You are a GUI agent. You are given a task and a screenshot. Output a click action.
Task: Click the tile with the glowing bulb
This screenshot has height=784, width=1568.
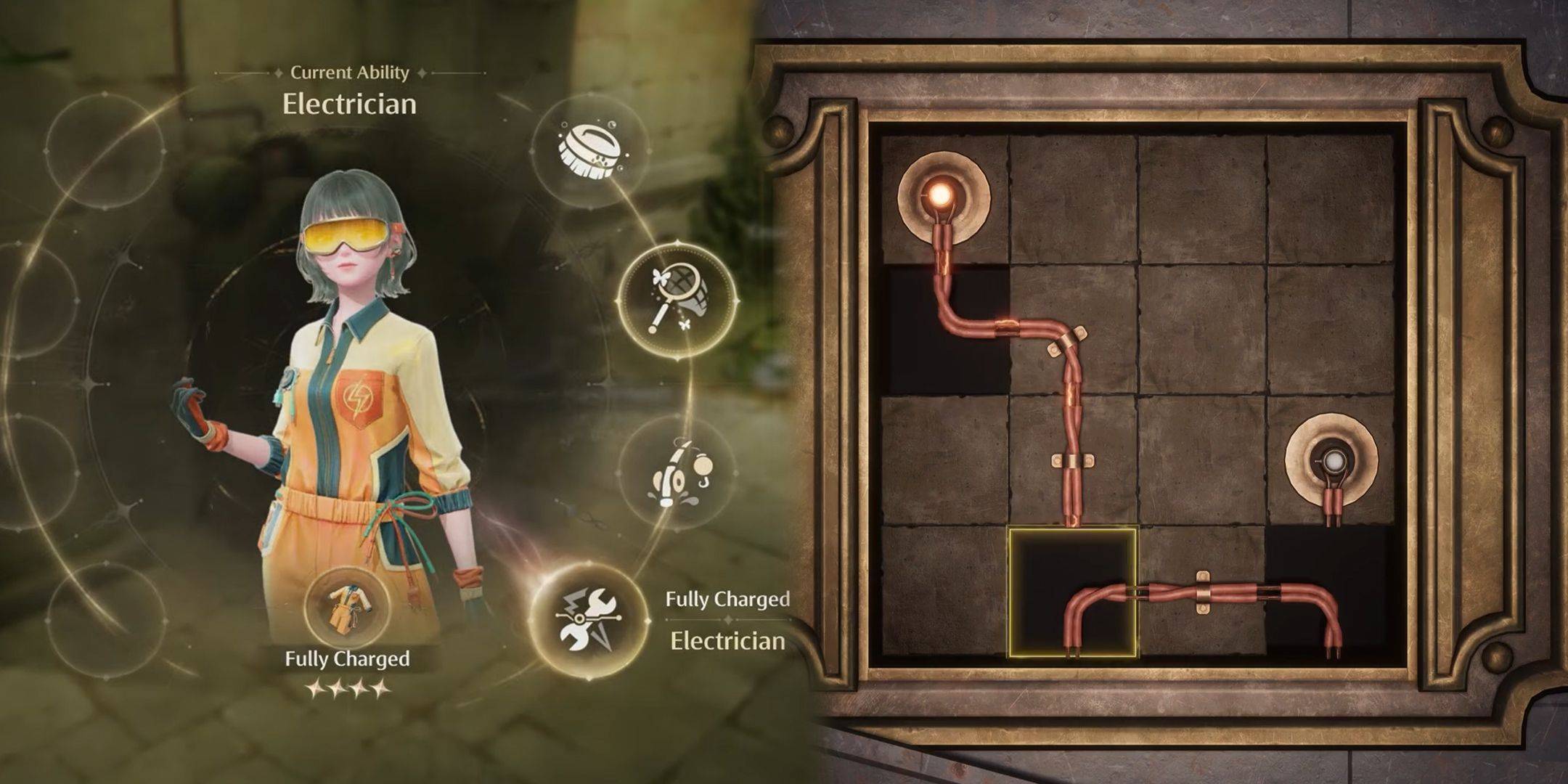click(944, 198)
